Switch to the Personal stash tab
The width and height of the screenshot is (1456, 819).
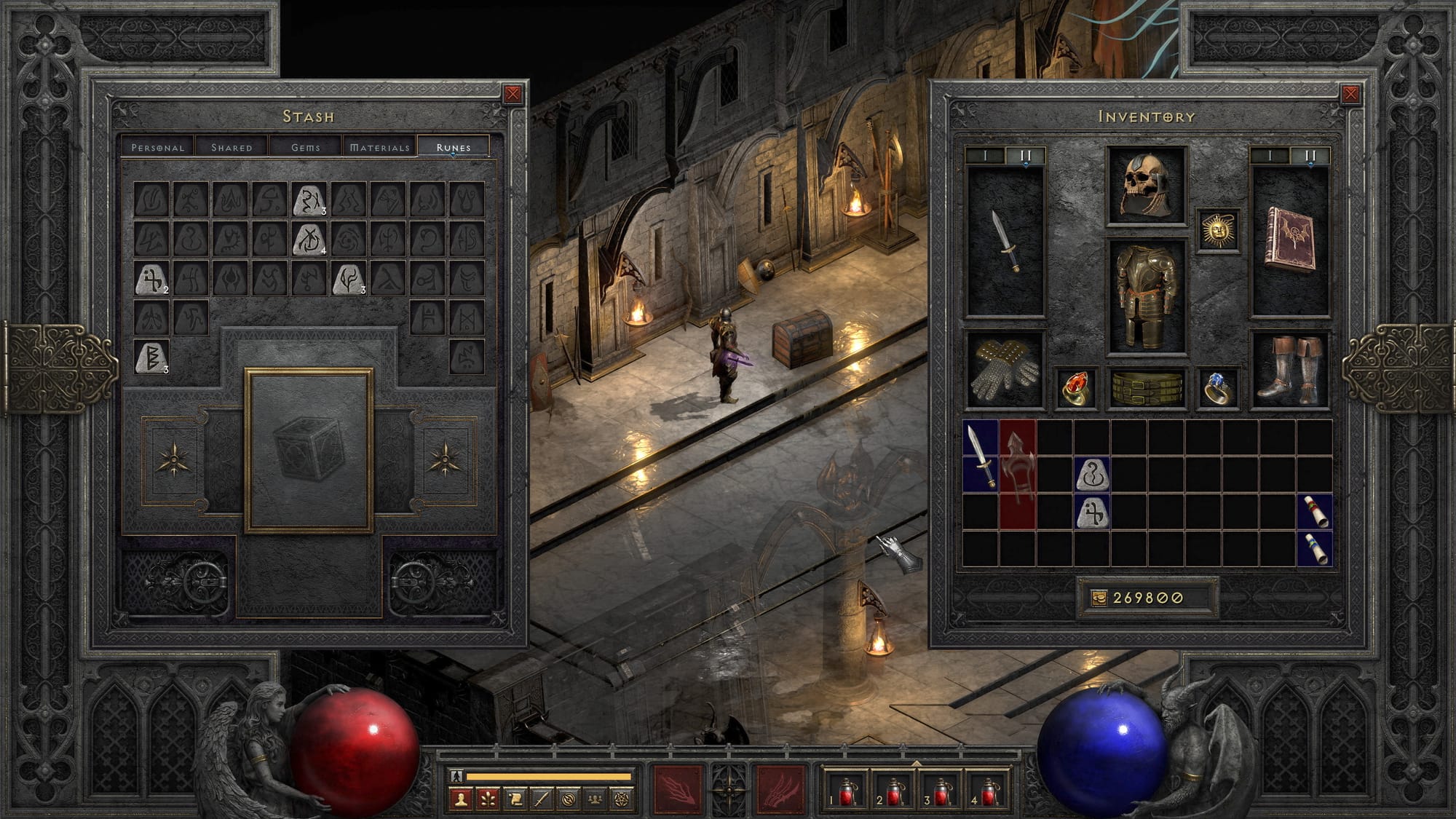point(158,147)
